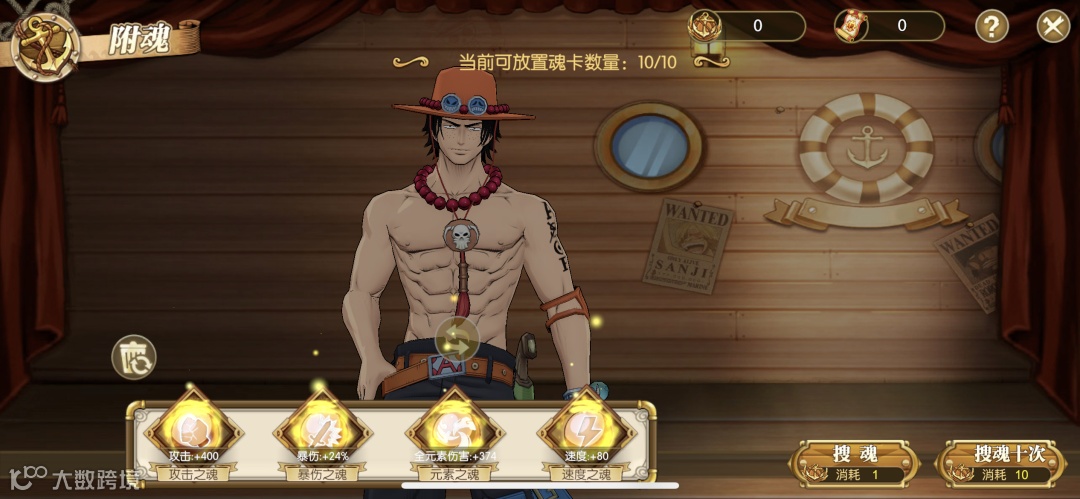Activate the 搜魂十次 ten-search button

[1008, 463]
